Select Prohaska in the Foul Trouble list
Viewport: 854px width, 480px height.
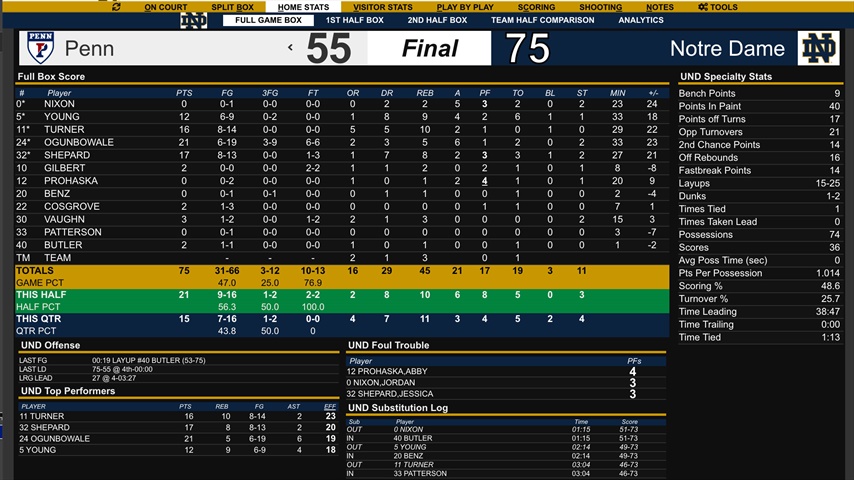[x=390, y=372]
